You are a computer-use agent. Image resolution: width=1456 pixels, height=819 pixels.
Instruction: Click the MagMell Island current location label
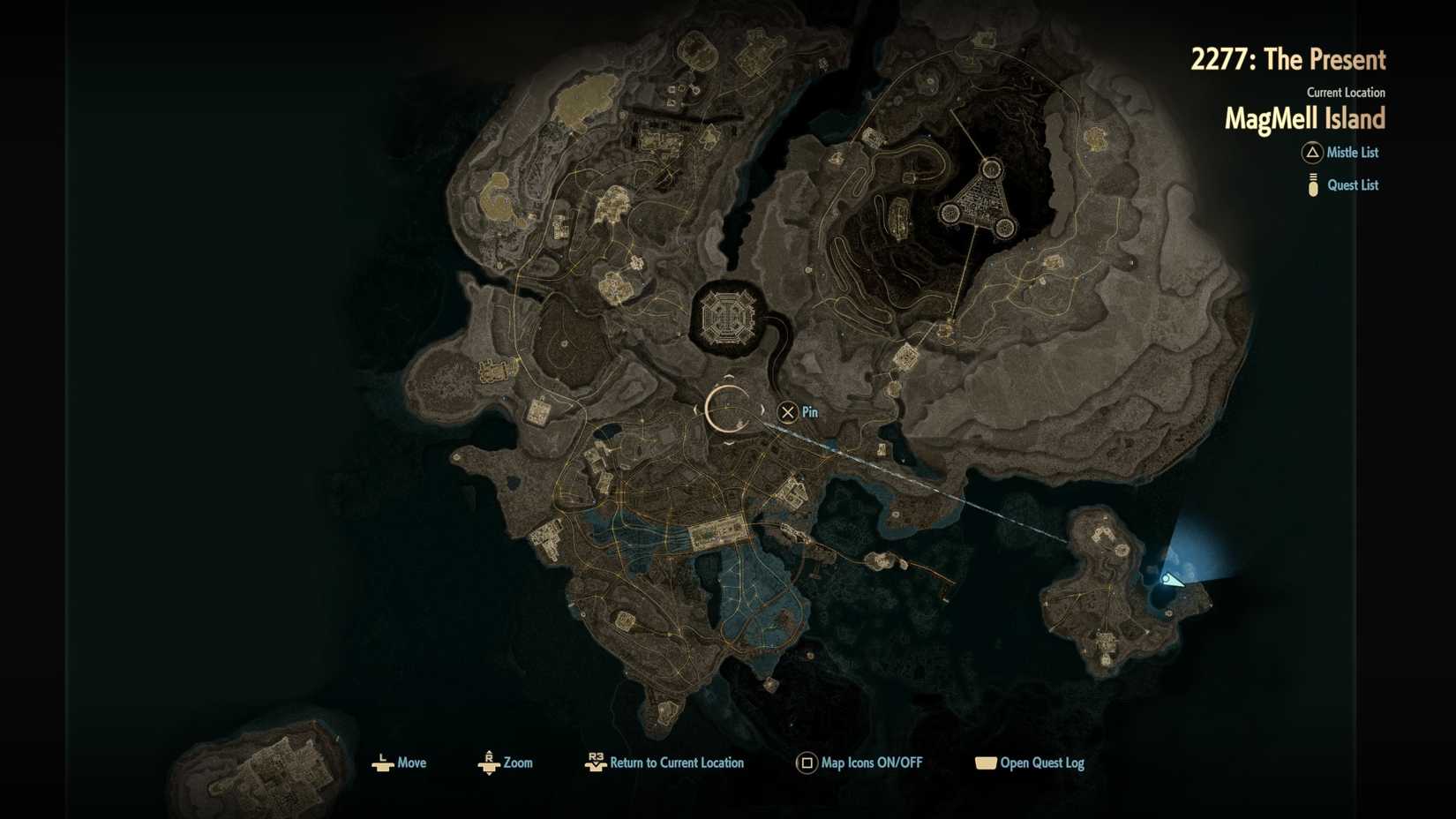pos(1304,118)
